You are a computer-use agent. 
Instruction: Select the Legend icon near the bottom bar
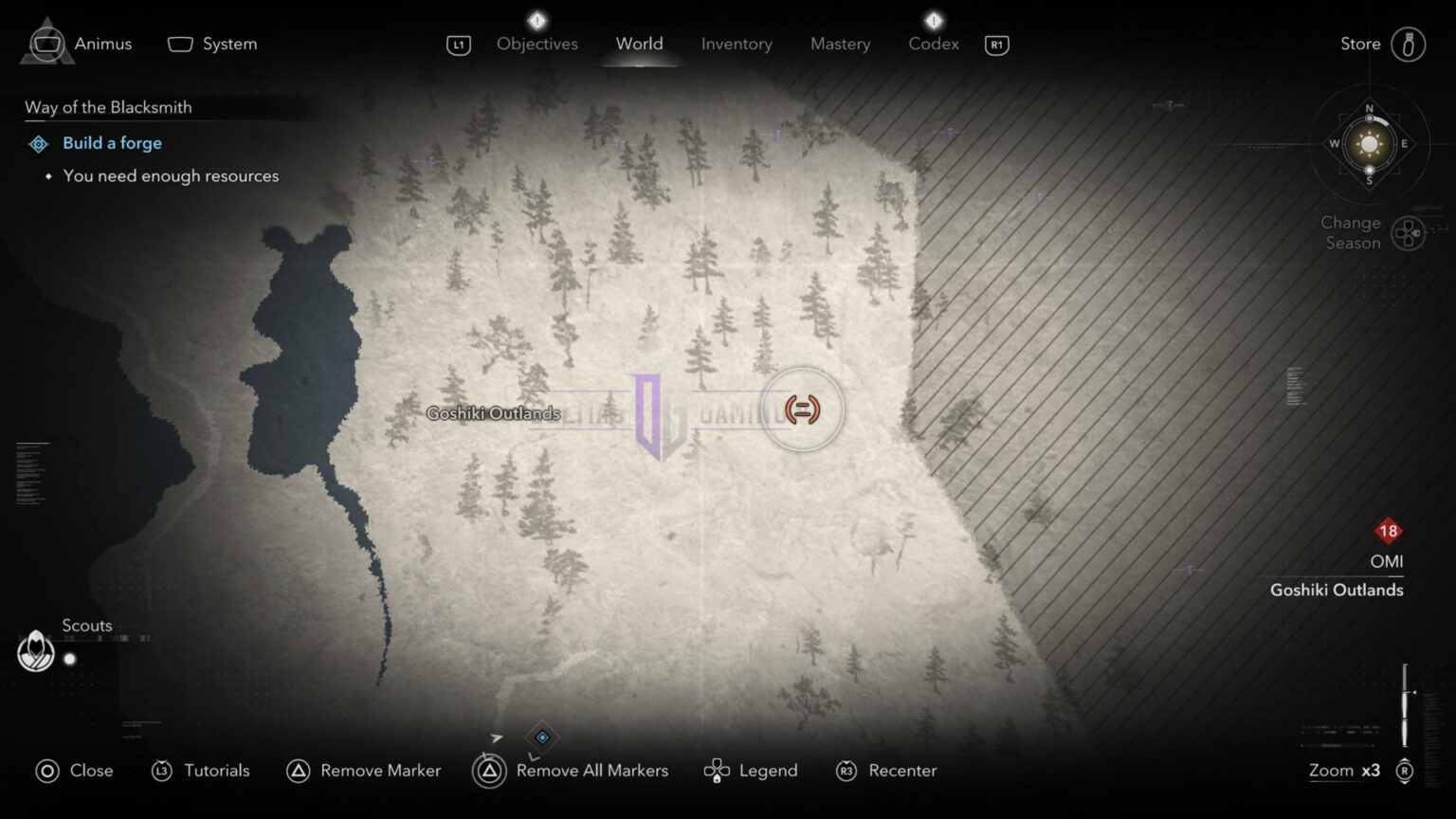(x=717, y=771)
